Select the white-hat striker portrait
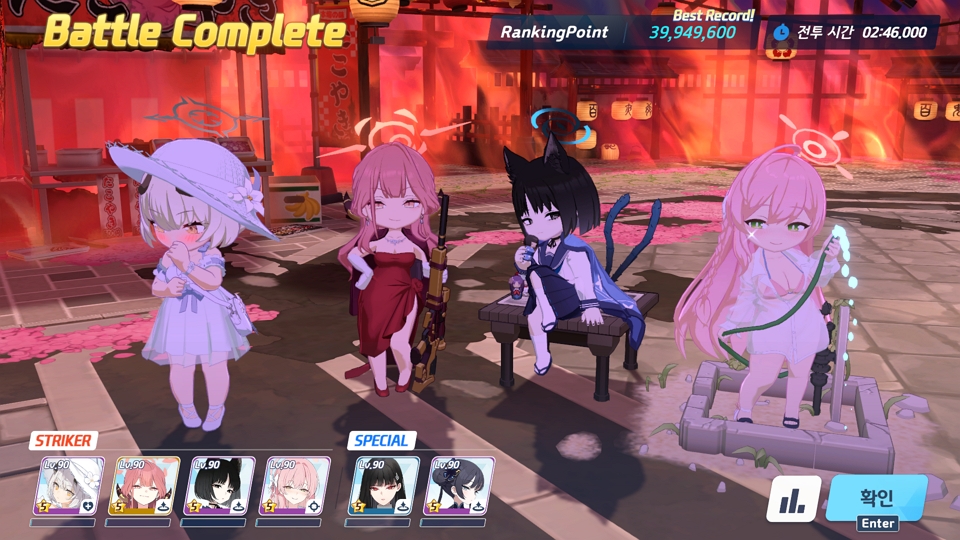960x540 pixels. (x=69, y=486)
